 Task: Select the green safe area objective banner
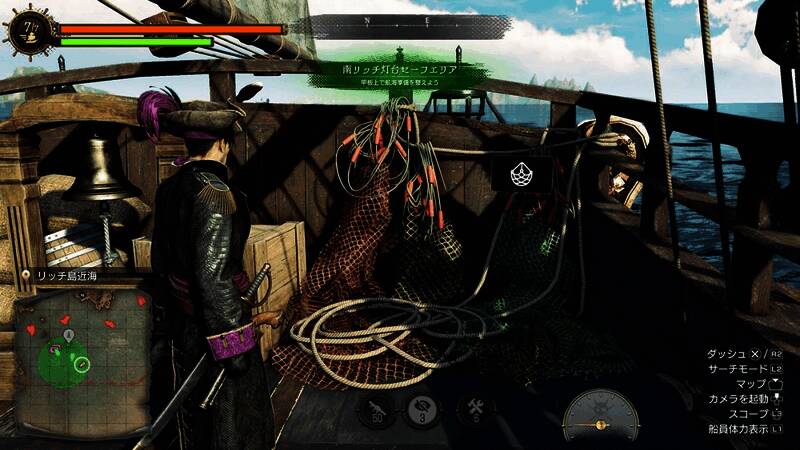coord(399,73)
